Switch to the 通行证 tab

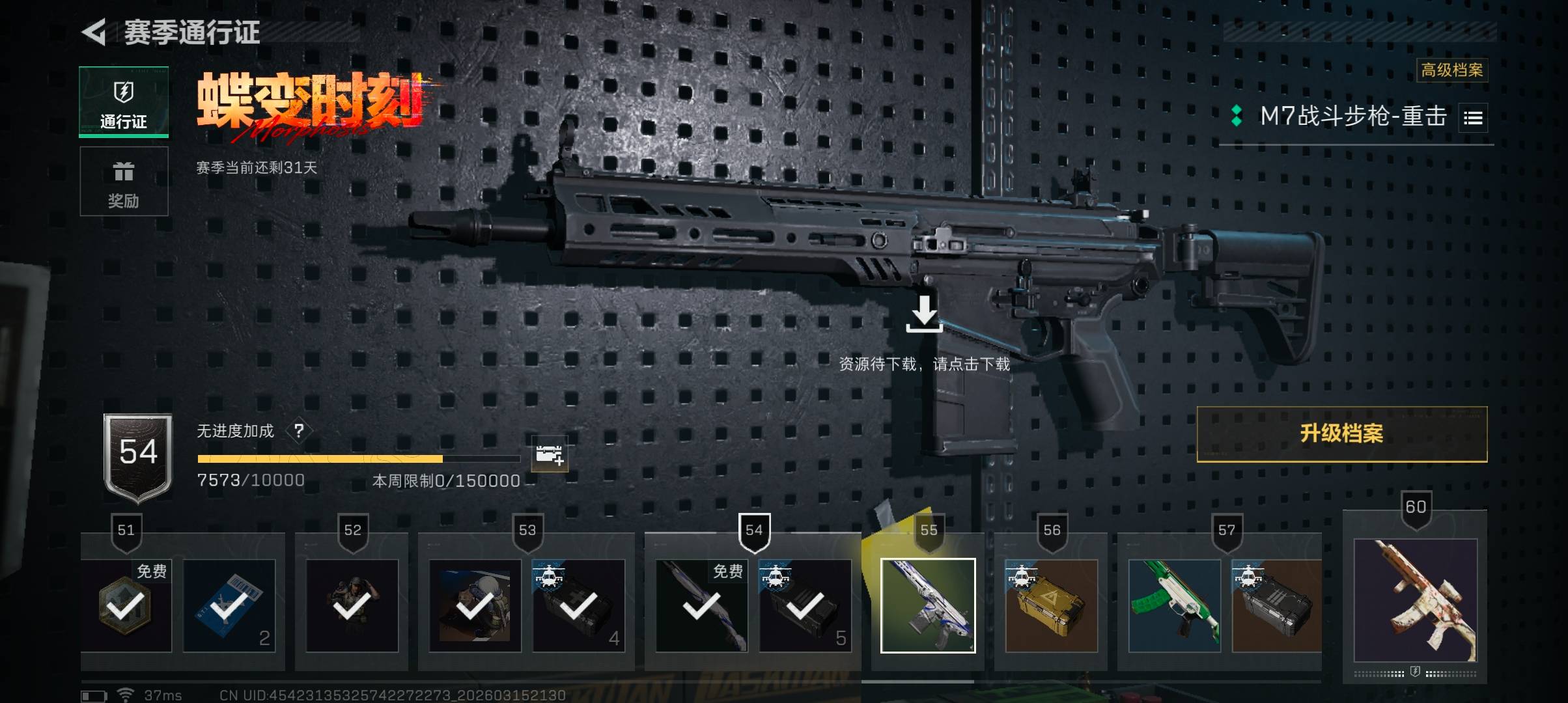tap(124, 102)
